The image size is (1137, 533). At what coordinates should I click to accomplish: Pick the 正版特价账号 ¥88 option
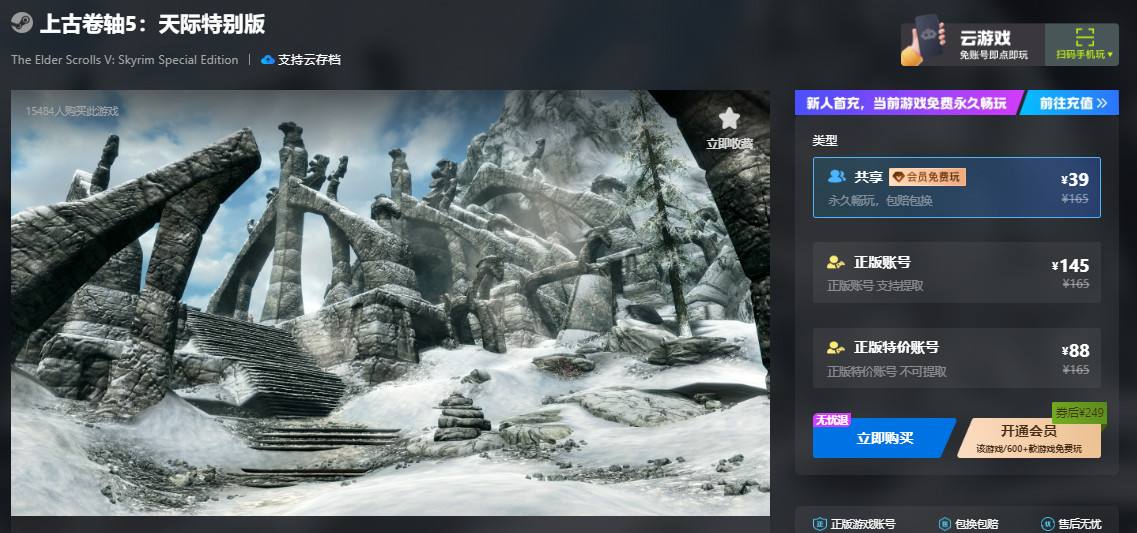tap(956, 358)
